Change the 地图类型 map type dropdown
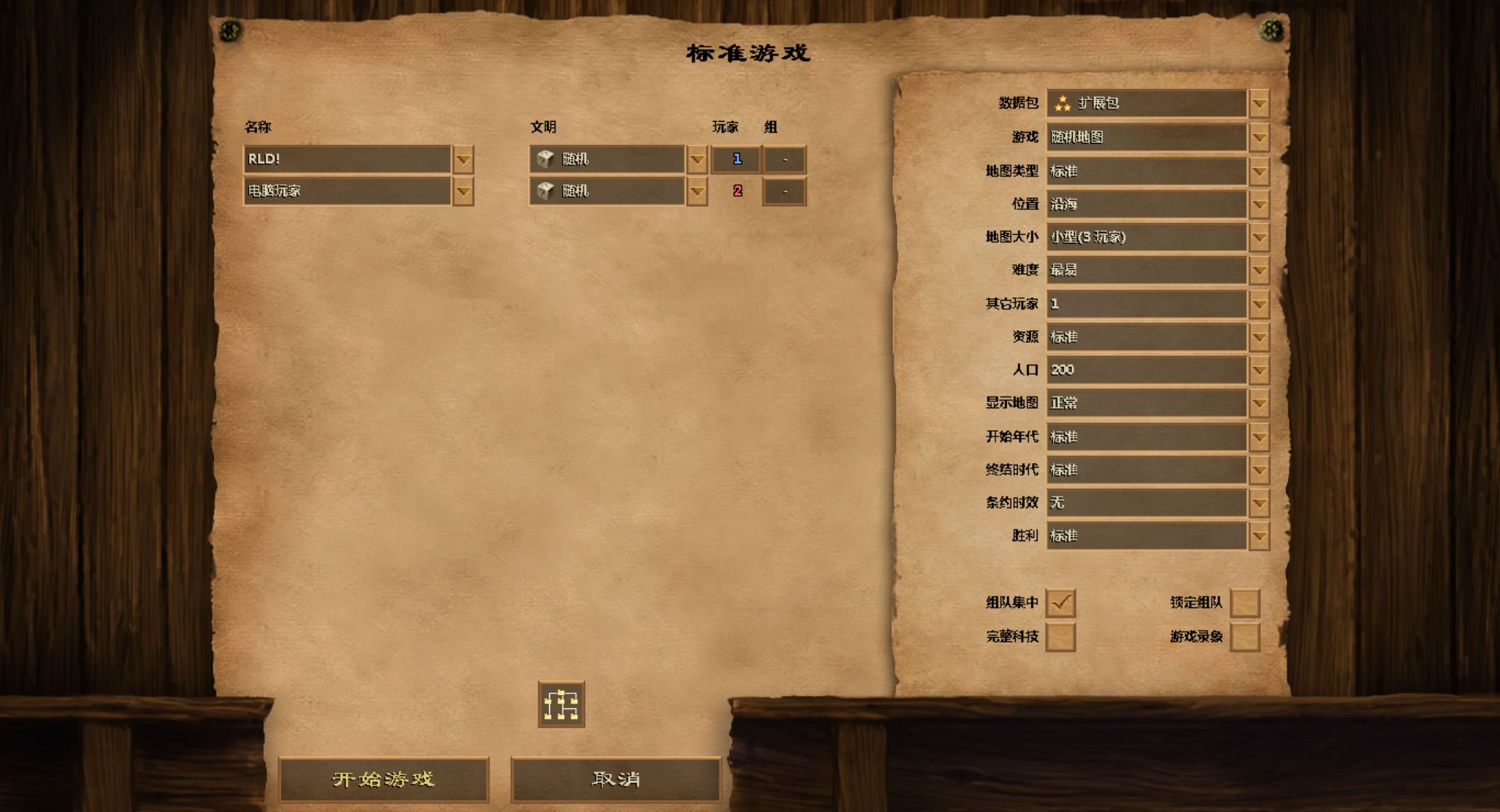The height and width of the screenshot is (812, 1500). [1258, 171]
